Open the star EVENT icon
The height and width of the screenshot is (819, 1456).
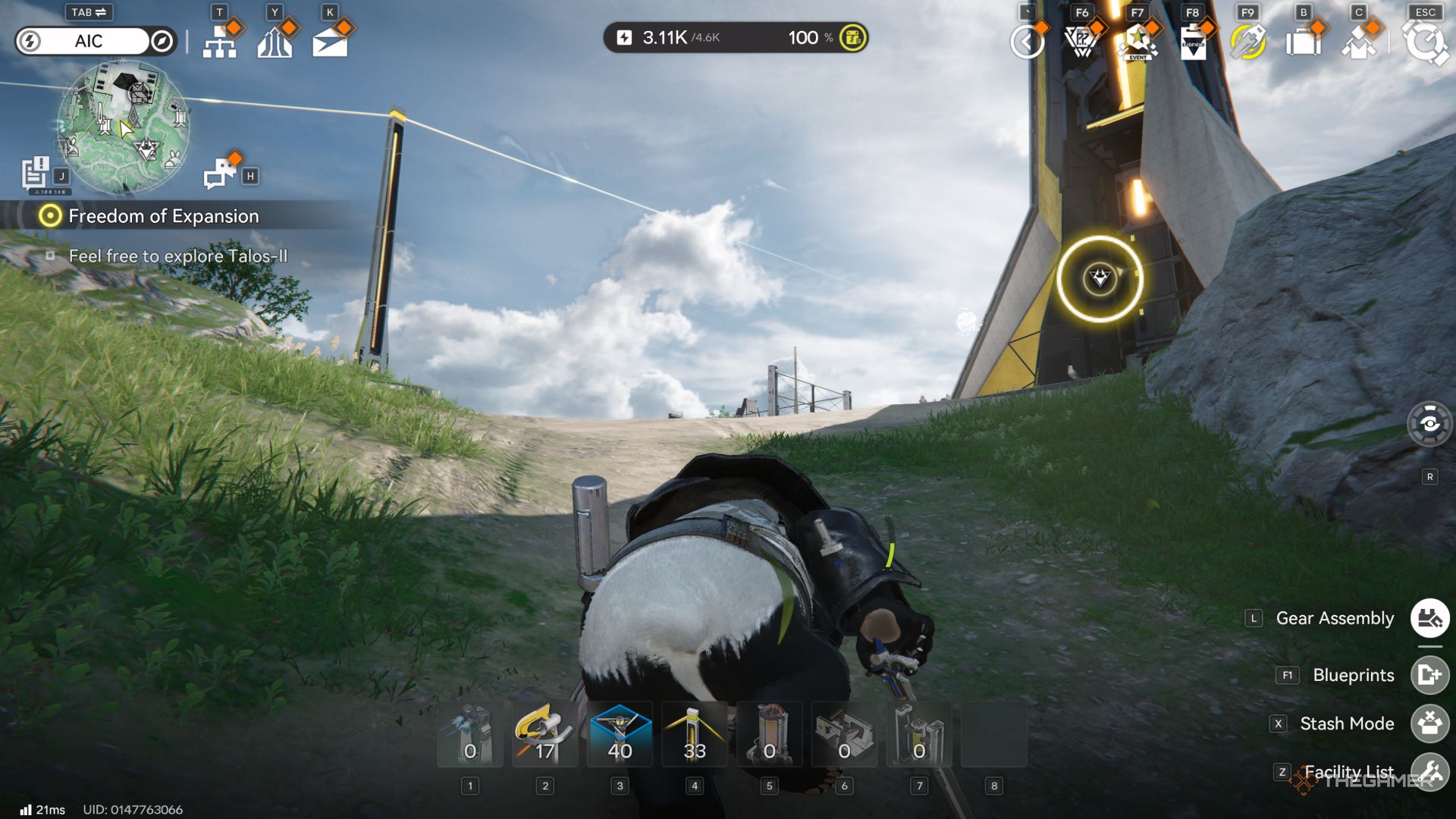[1137, 42]
